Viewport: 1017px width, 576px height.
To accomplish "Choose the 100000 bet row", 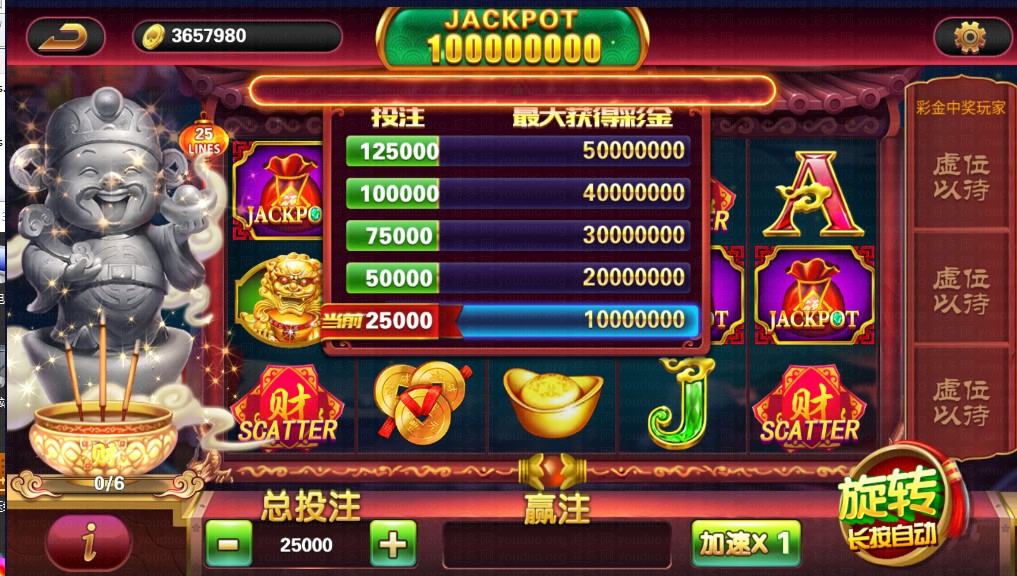I will [x=517, y=193].
